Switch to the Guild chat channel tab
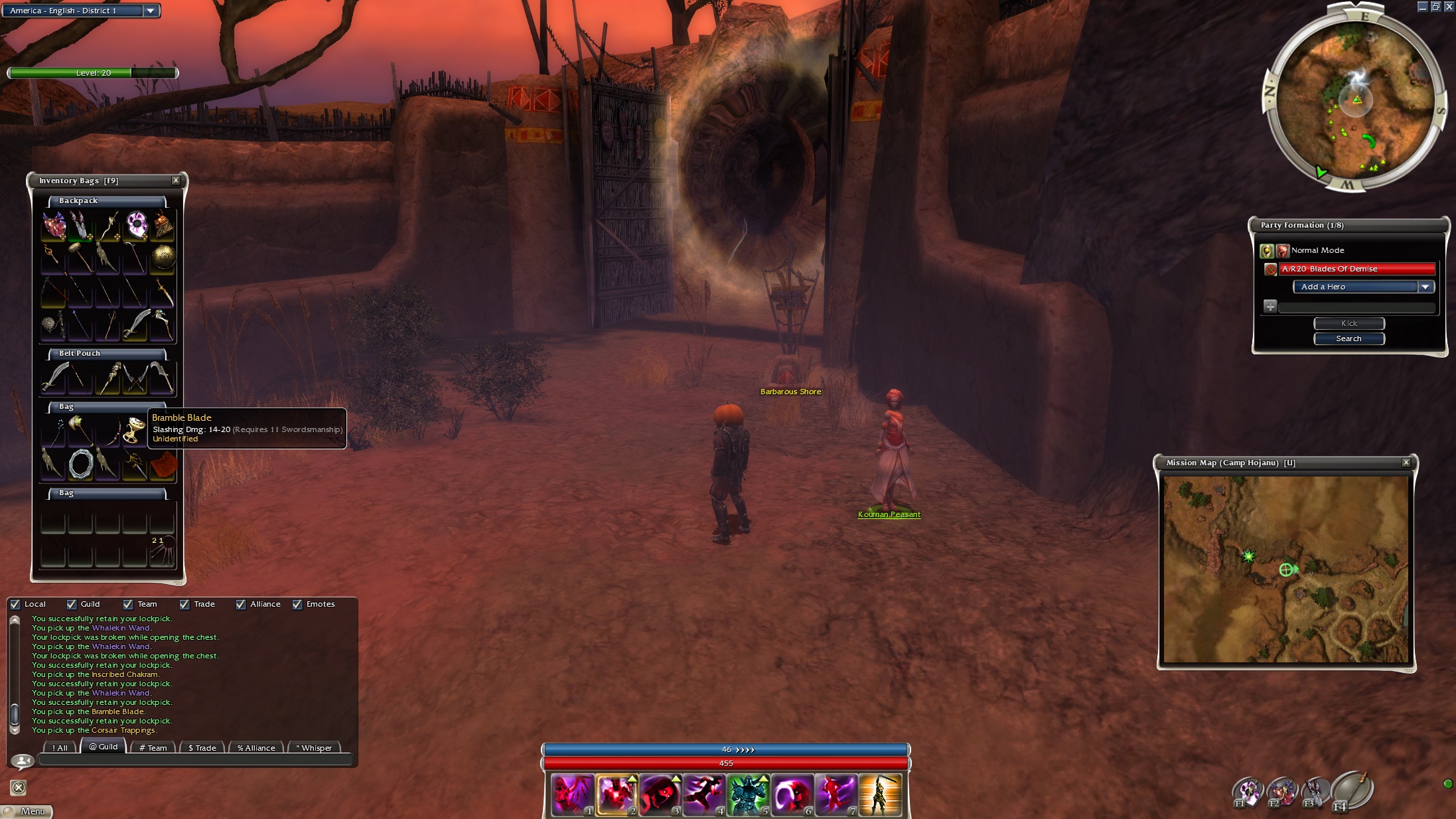 coord(104,747)
